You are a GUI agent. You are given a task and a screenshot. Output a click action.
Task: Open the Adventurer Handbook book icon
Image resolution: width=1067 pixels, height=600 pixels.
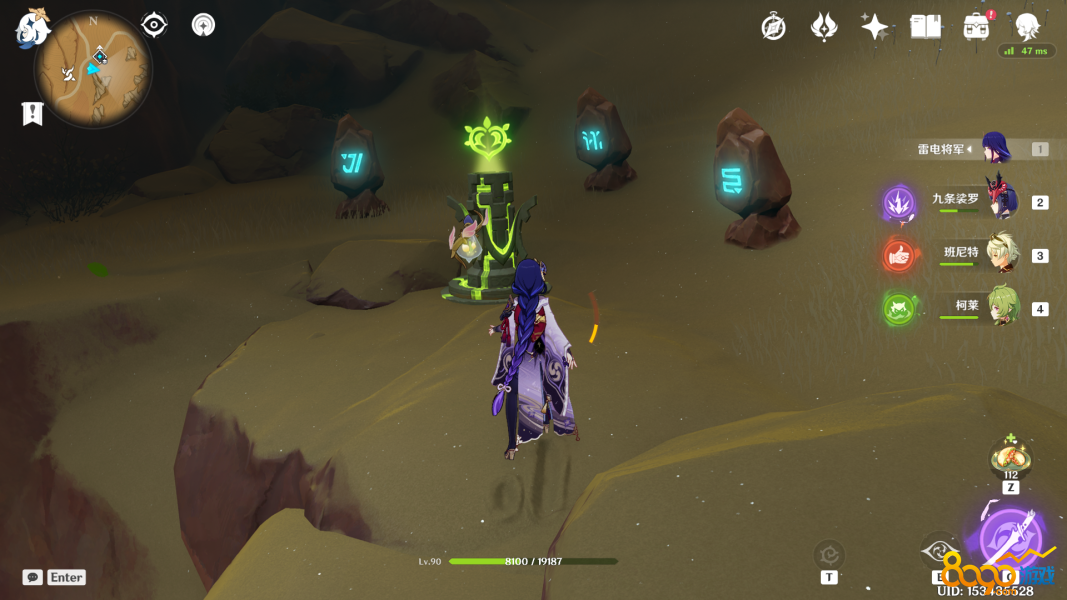click(926, 27)
